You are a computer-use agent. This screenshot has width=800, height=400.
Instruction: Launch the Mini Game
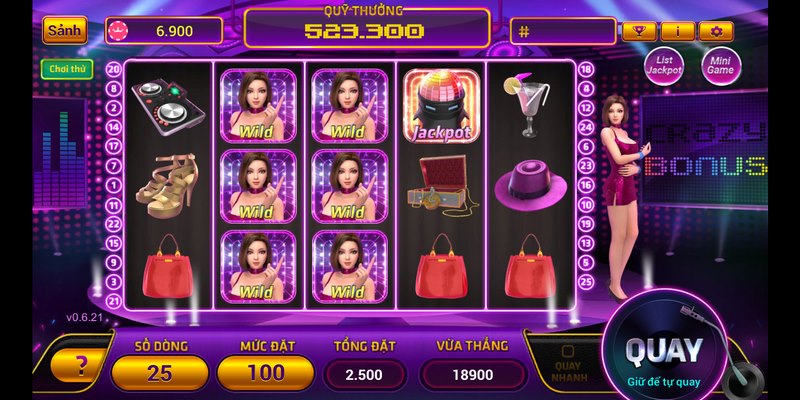click(720, 66)
